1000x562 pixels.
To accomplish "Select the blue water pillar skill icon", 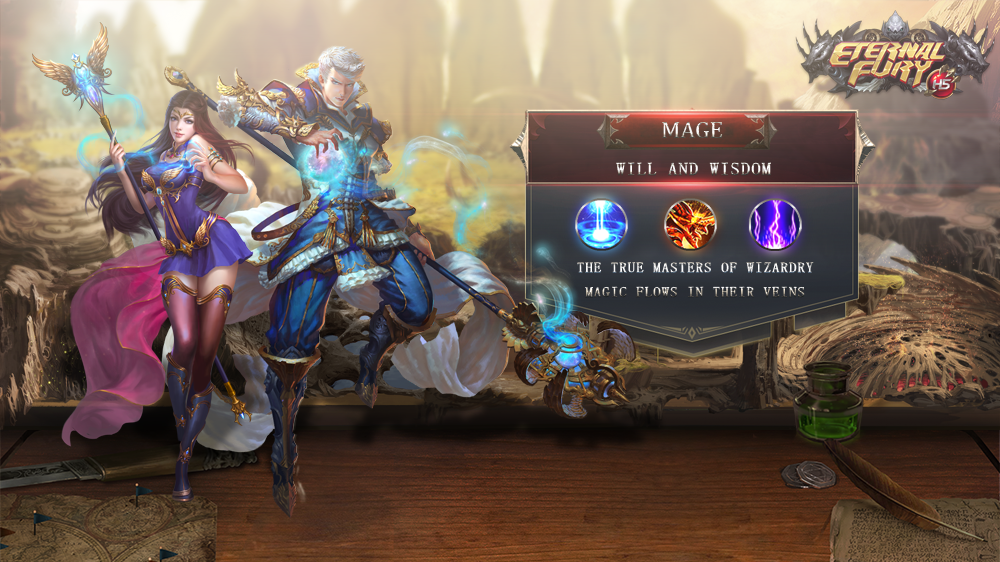I will pos(601,224).
